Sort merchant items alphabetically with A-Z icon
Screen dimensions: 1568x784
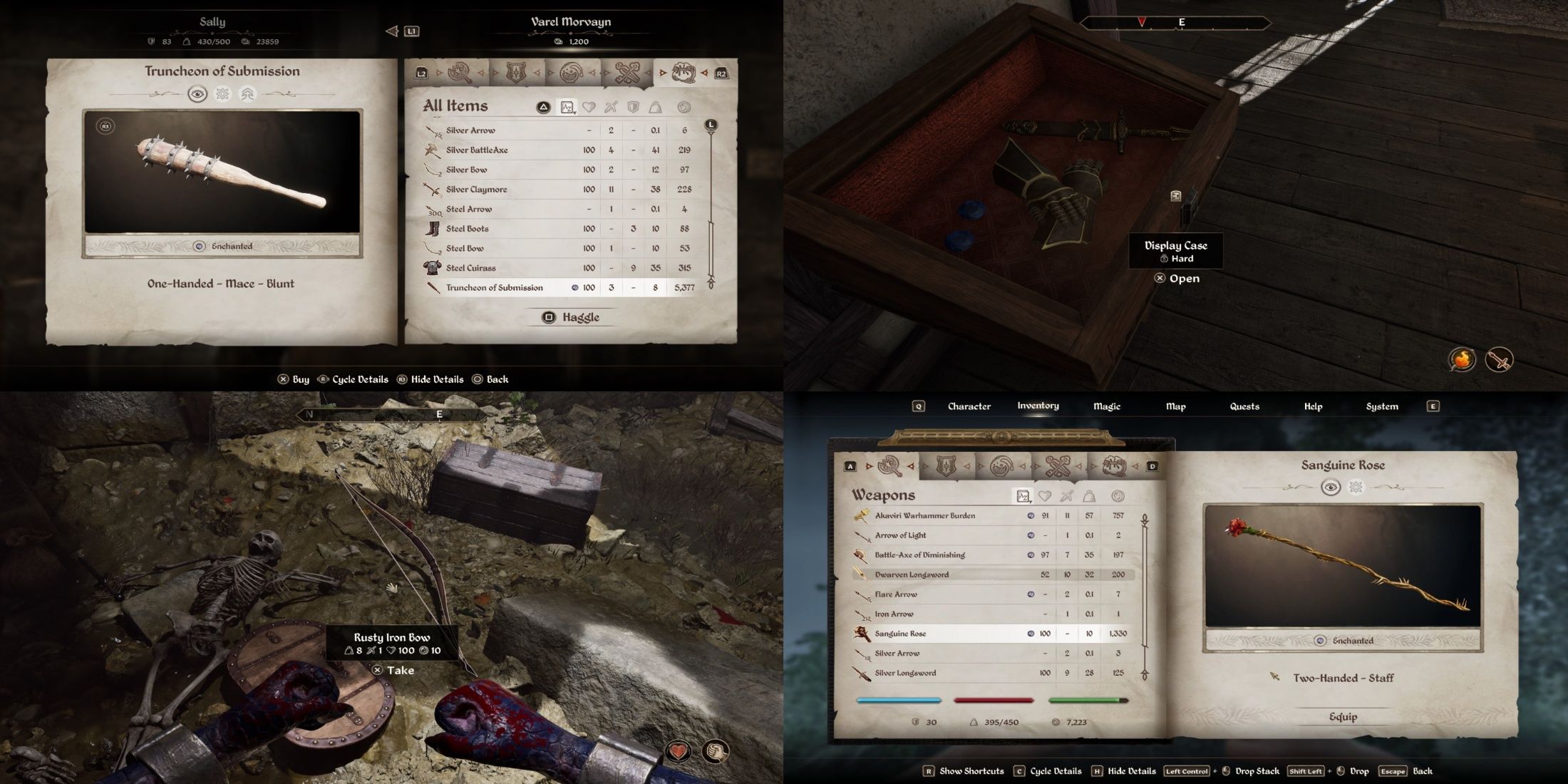567,107
